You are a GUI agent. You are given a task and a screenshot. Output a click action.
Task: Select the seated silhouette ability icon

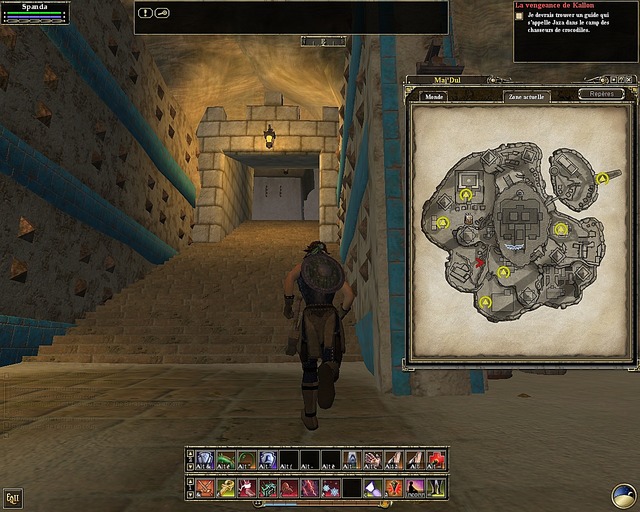(x=415, y=488)
